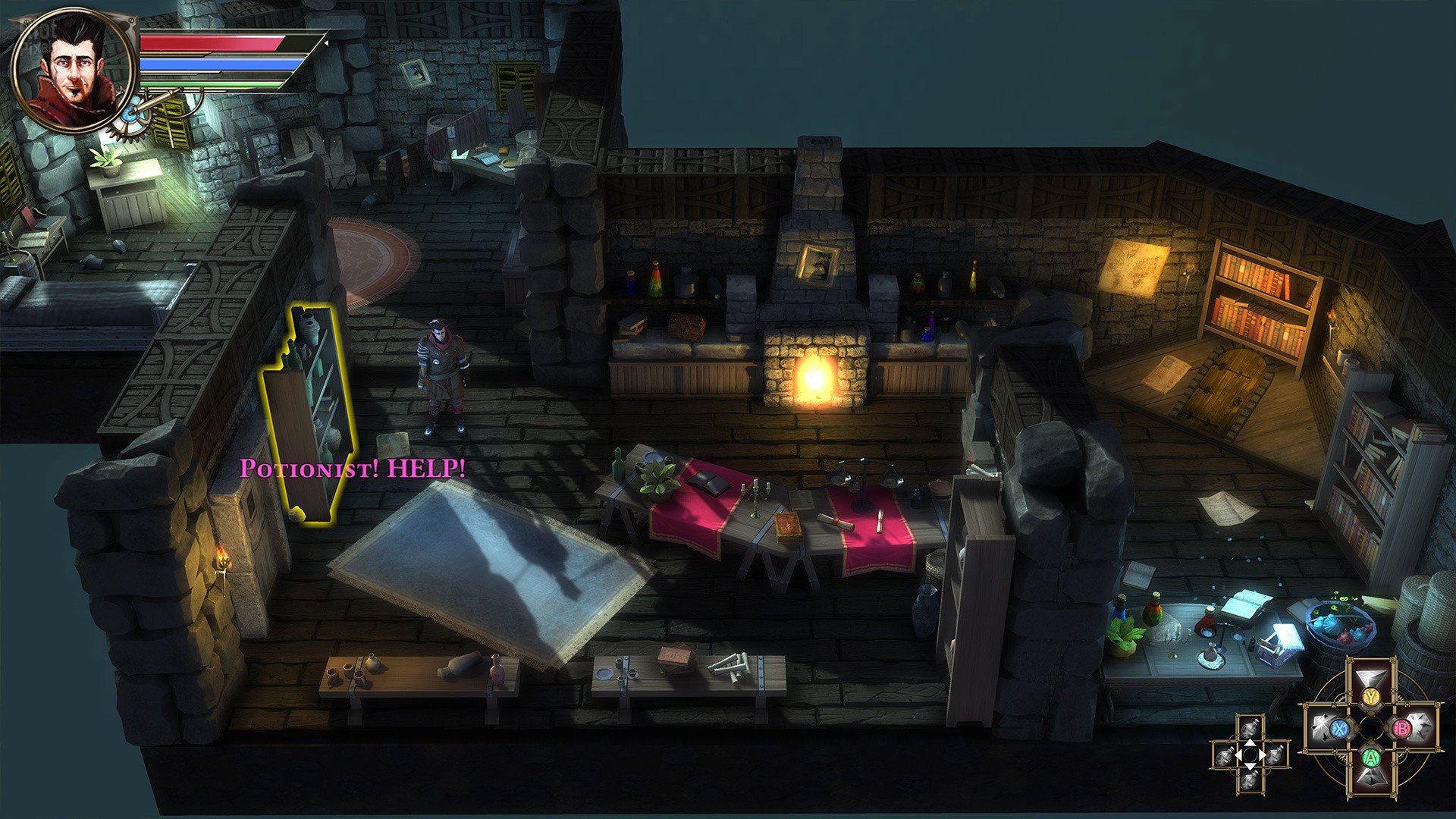The height and width of the screenshot is (819, 1456).
Task: Open the hero portrait in the HUD
Action: (73, 70)
